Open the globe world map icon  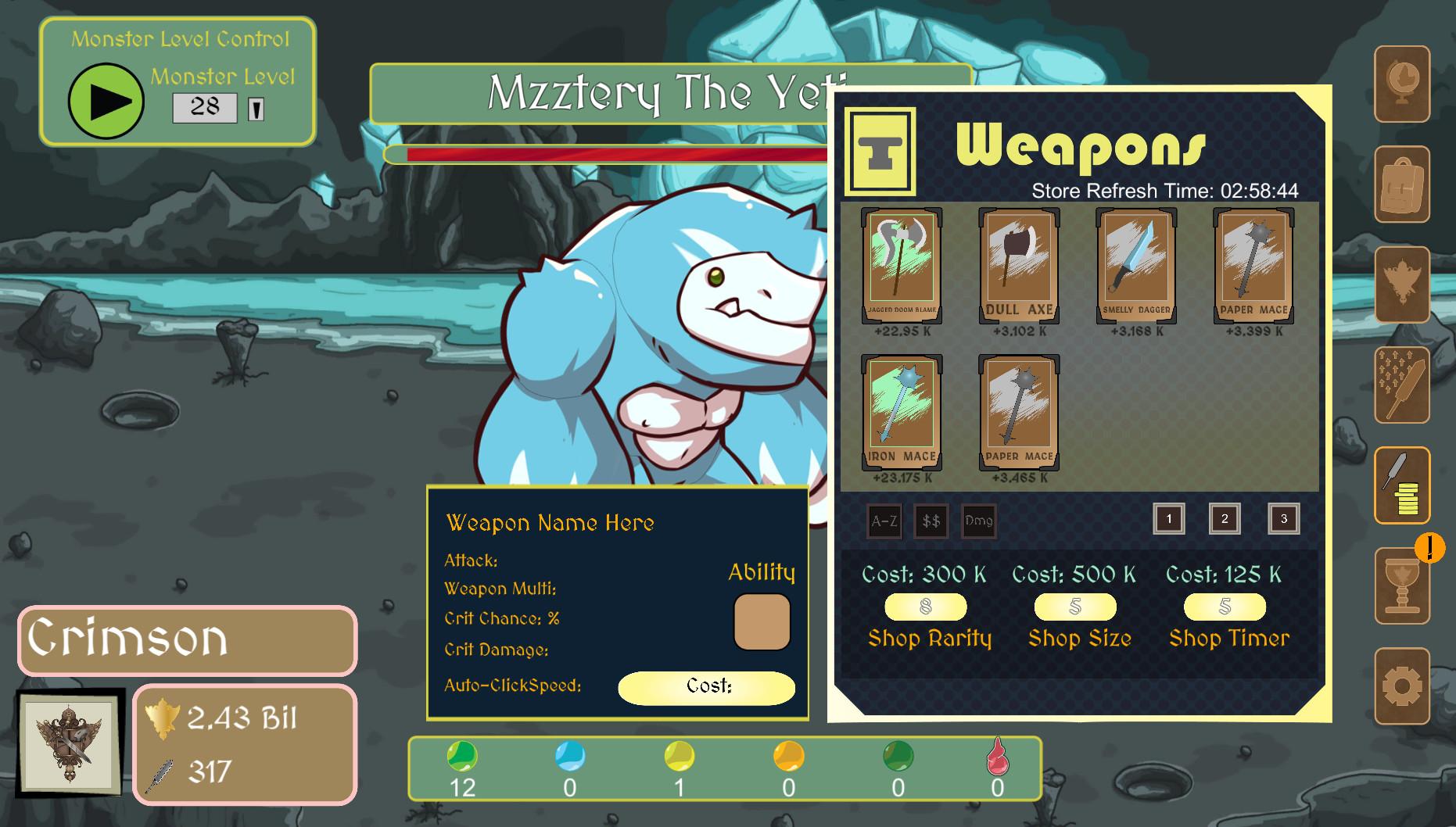point(1402,84)
